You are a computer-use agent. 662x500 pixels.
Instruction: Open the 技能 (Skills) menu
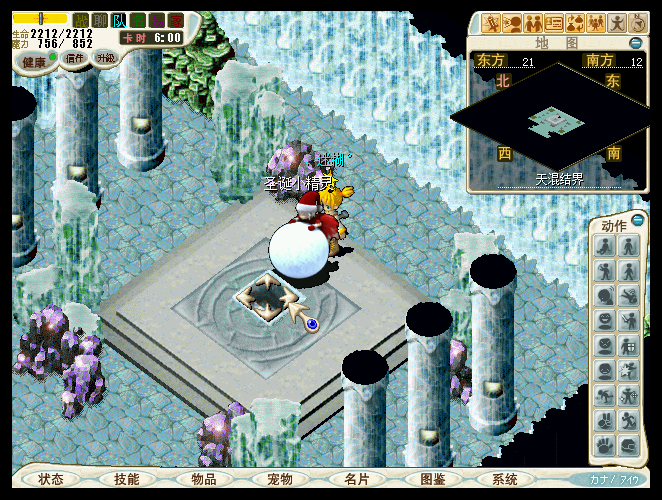[x=127, y=479]
